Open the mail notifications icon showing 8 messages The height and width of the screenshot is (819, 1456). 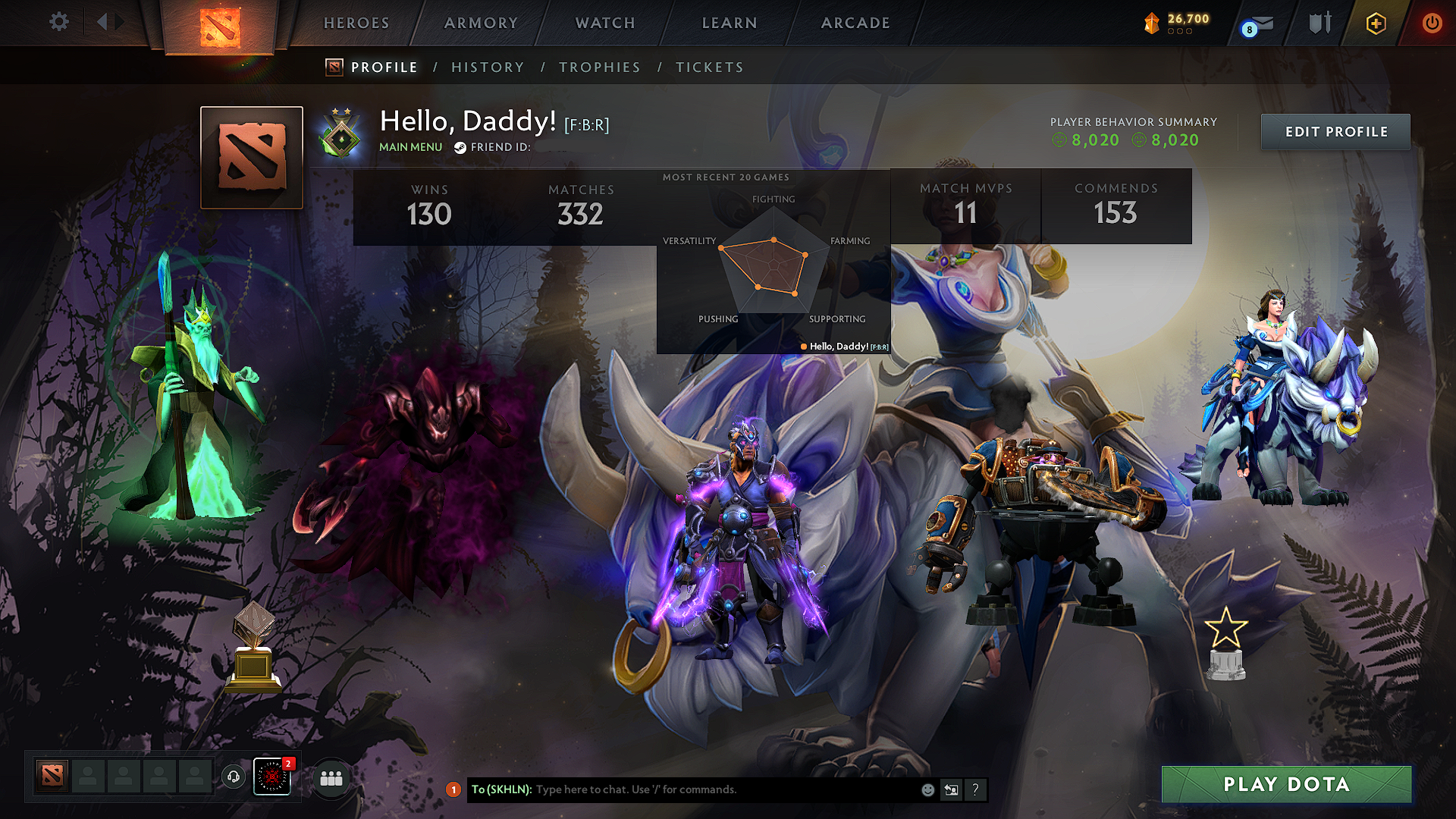1255,23
